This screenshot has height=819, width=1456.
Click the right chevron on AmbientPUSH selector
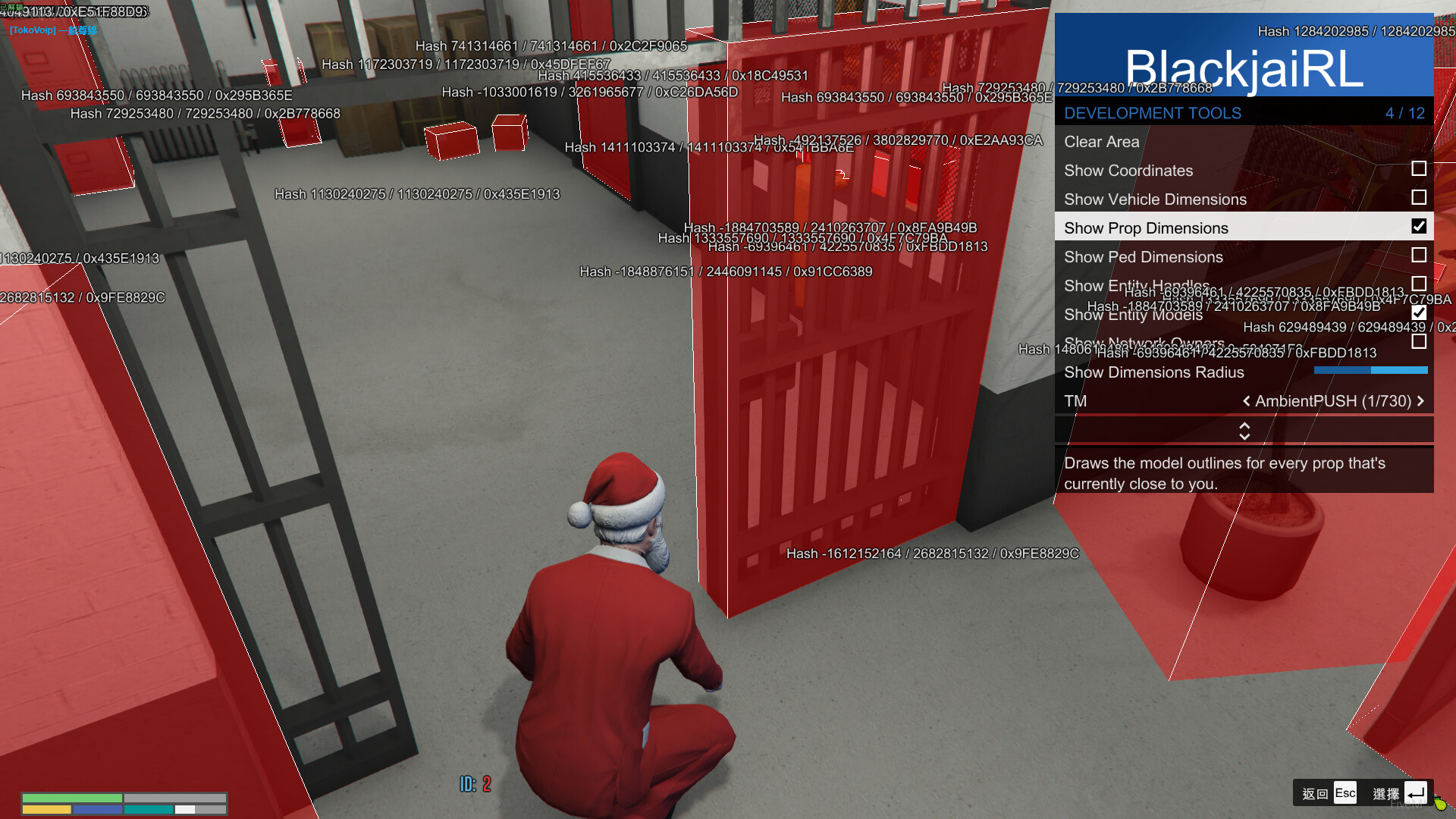click(x=1421, y=401)
